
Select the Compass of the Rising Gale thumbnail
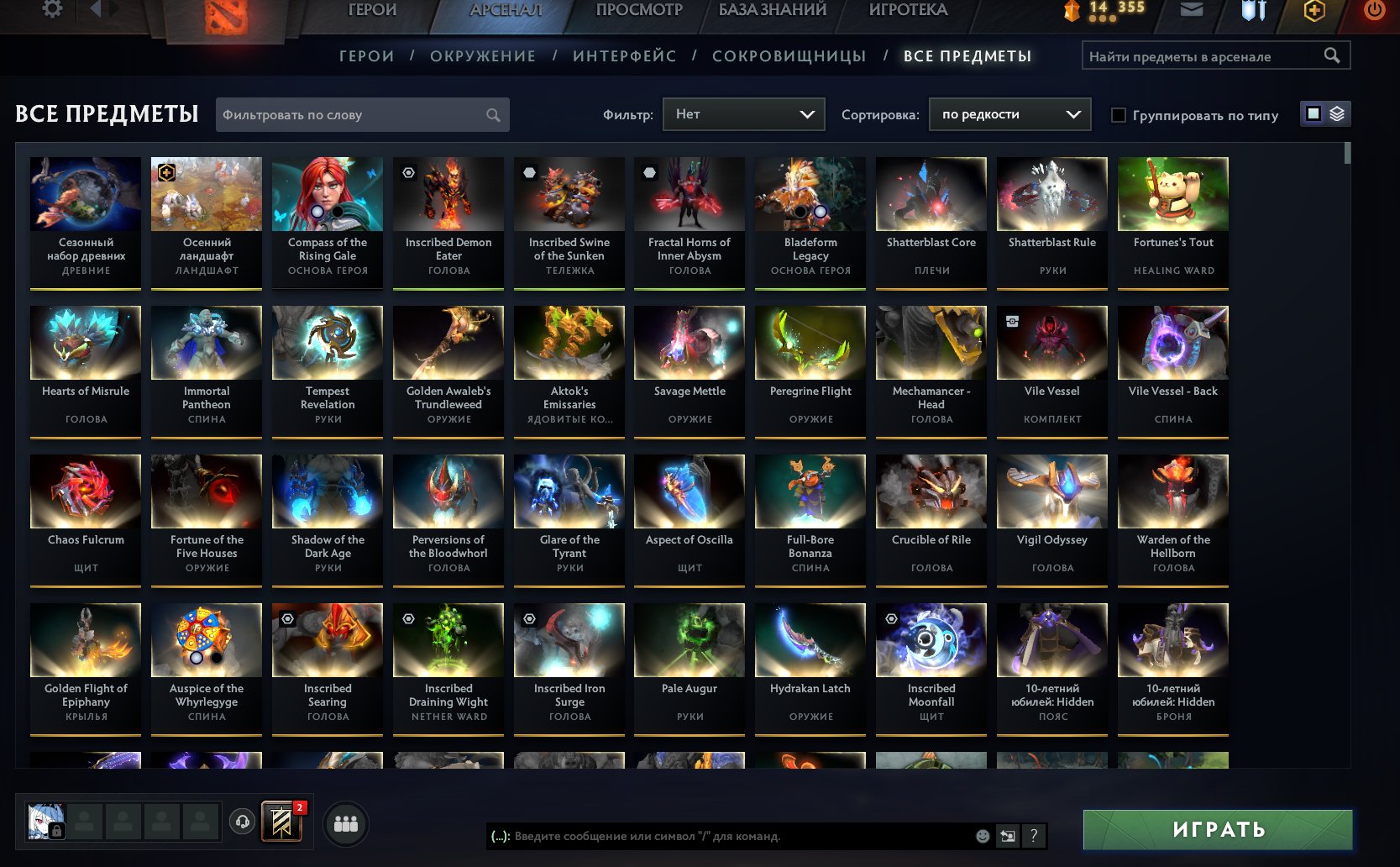point(327,193)
